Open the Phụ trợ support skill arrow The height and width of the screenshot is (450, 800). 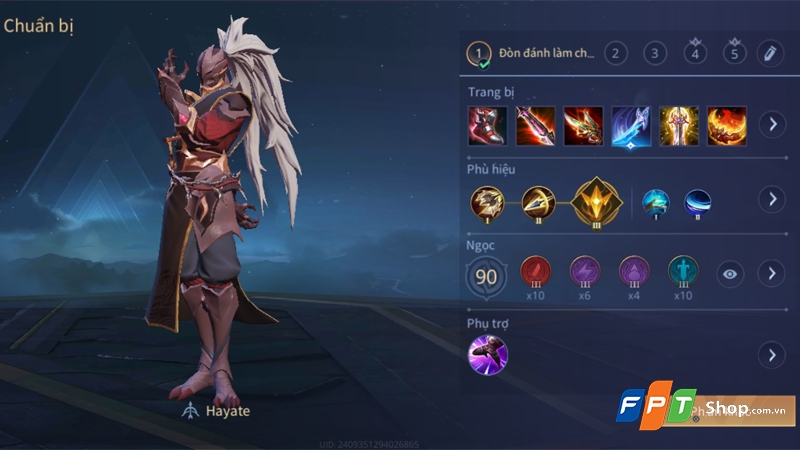click(x=771, y=354)
